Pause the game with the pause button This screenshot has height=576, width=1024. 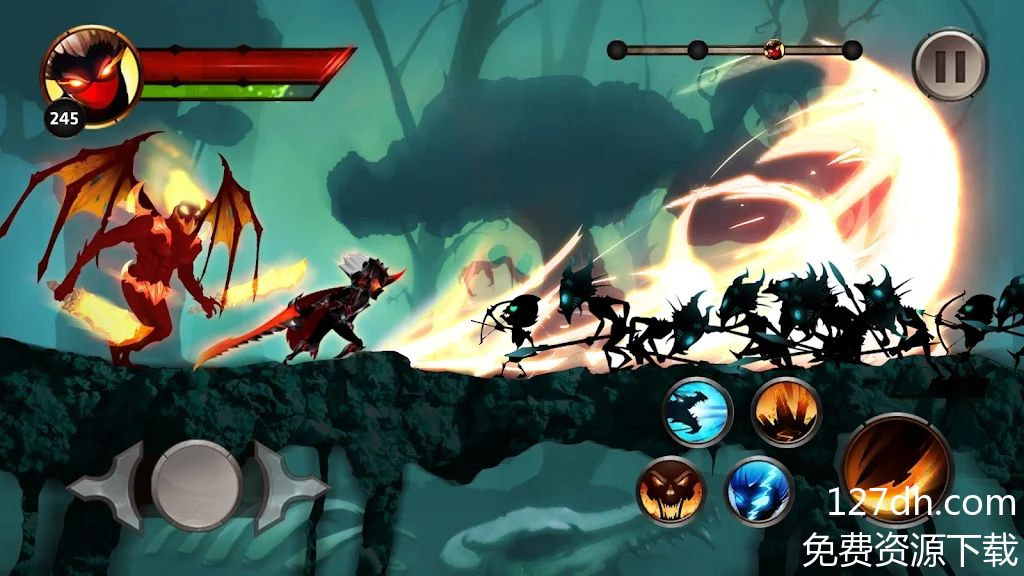pyautogui.click(x=950, y=65)
